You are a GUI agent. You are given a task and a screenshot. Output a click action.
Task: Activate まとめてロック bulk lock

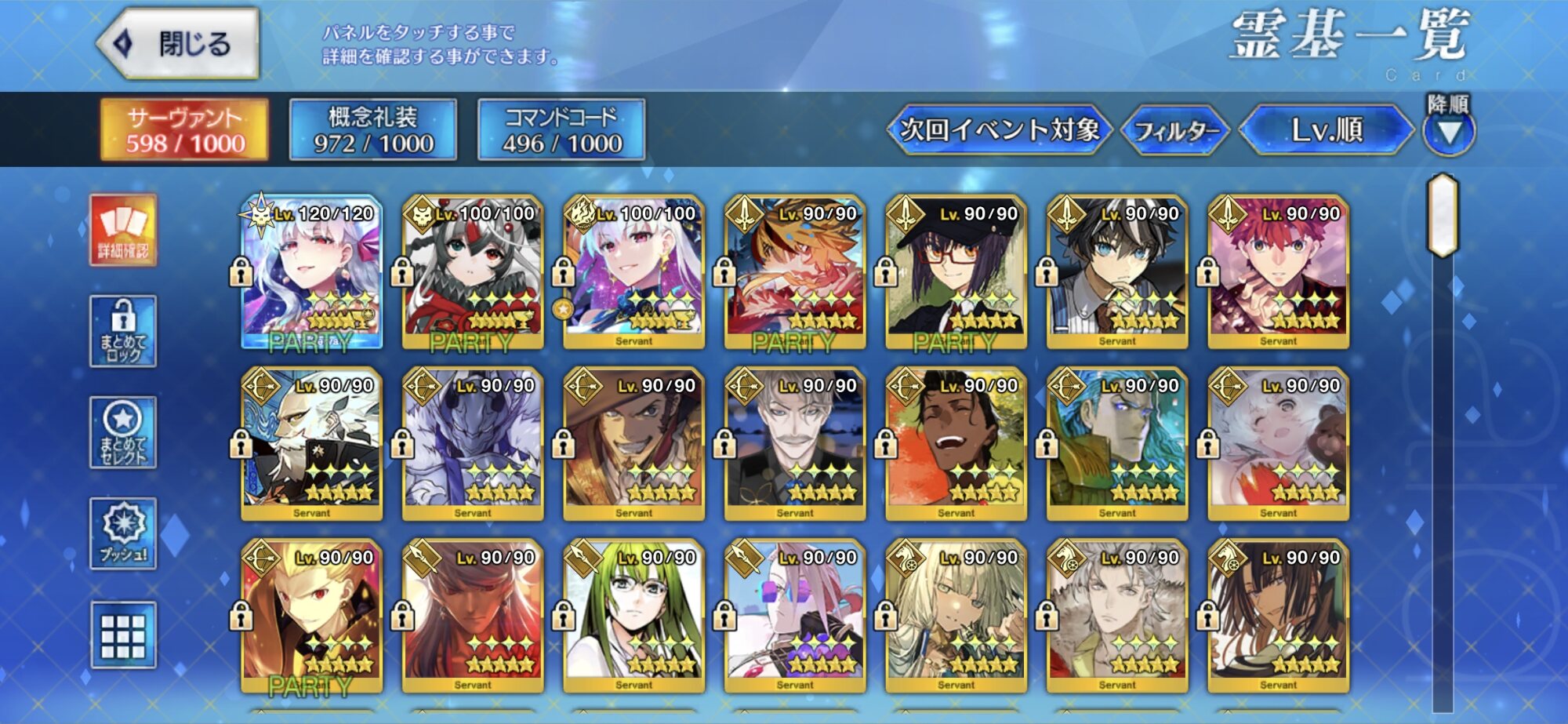click(x=123, y=331)
